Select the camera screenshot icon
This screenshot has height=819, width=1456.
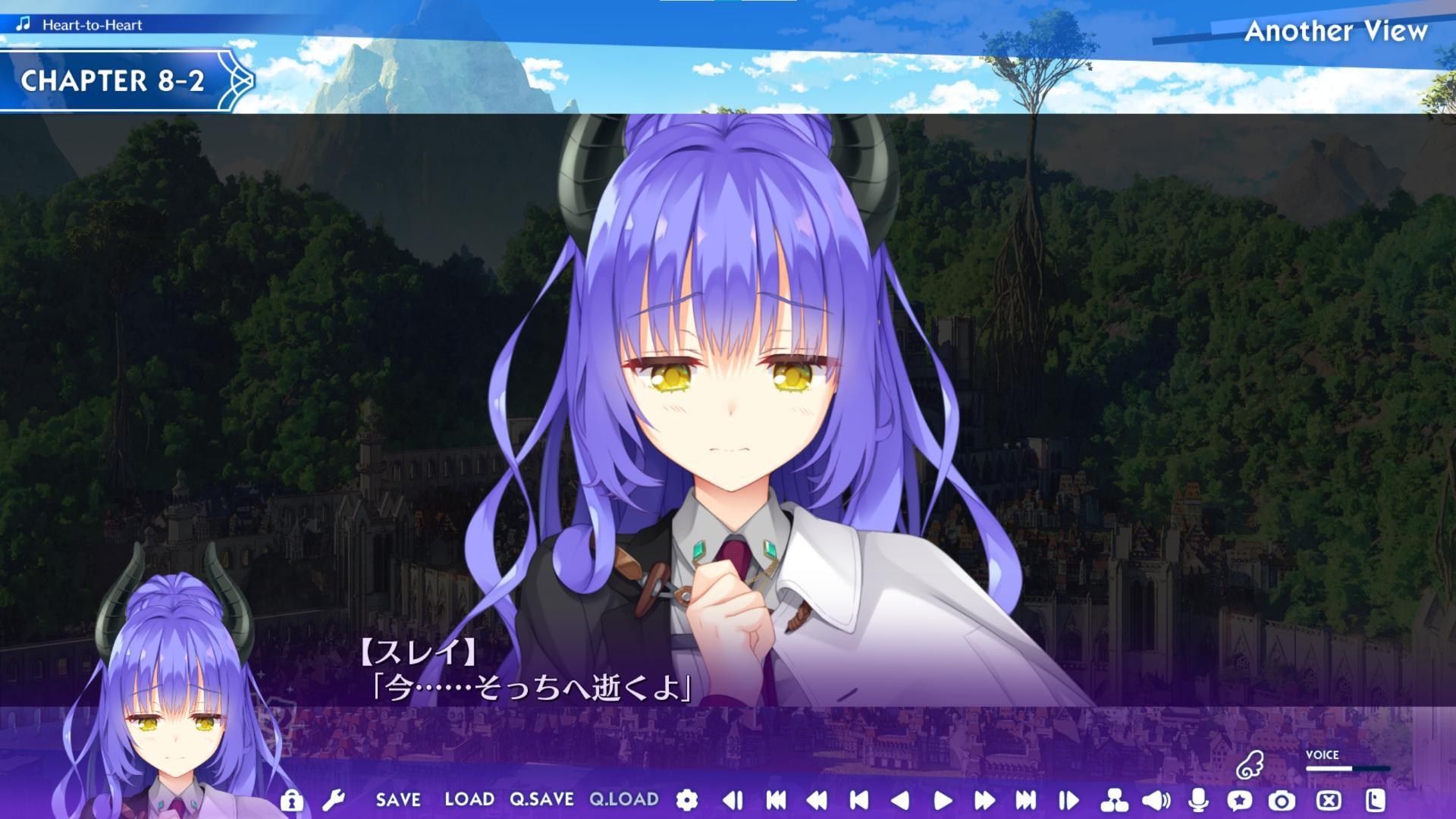click(1282, 799)
